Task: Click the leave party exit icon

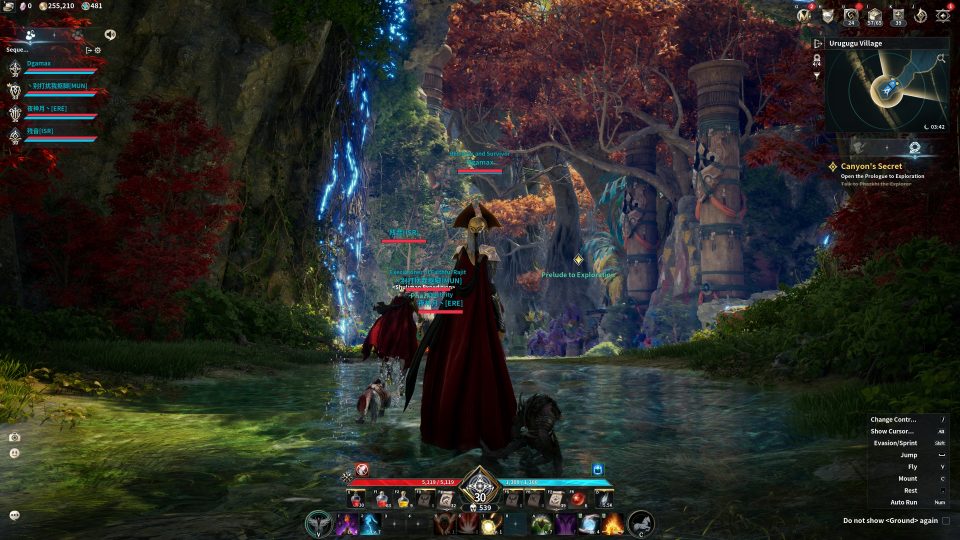Action: pos(88,49)
